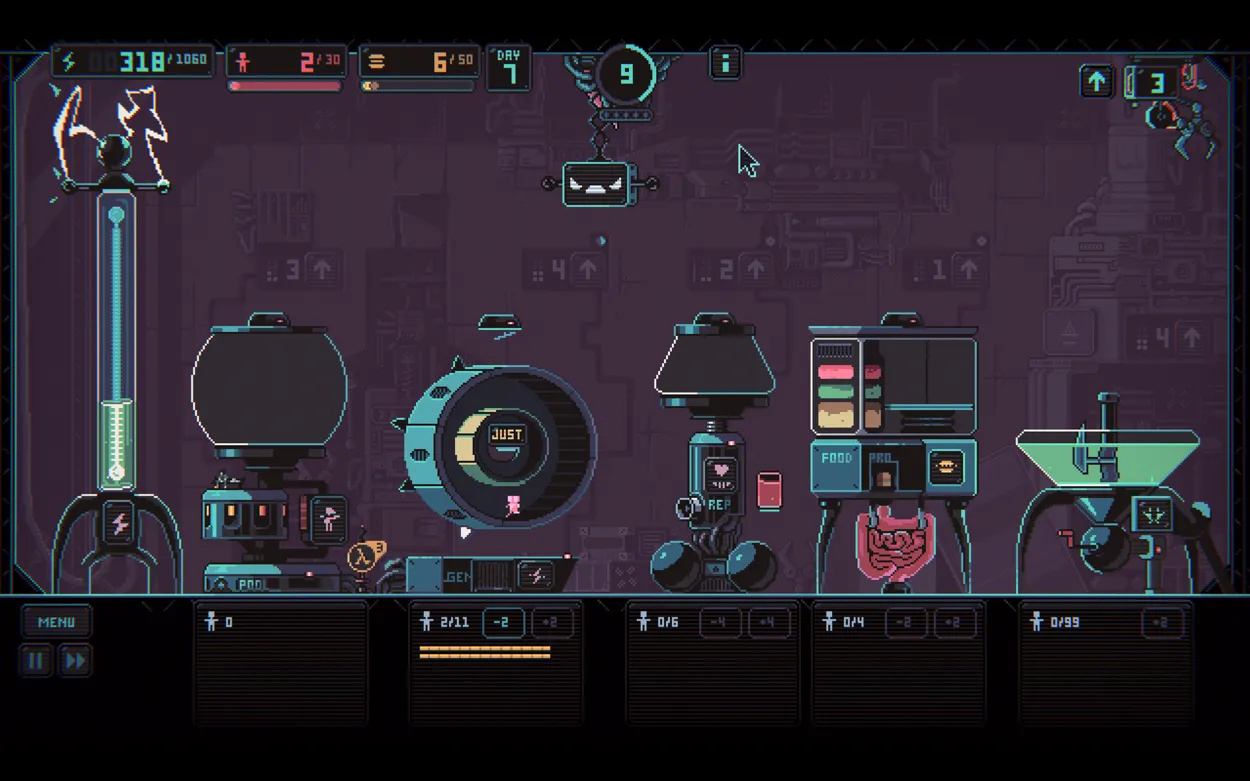Remove 4 workers from the reproduction machine

[x=719, y=623]
